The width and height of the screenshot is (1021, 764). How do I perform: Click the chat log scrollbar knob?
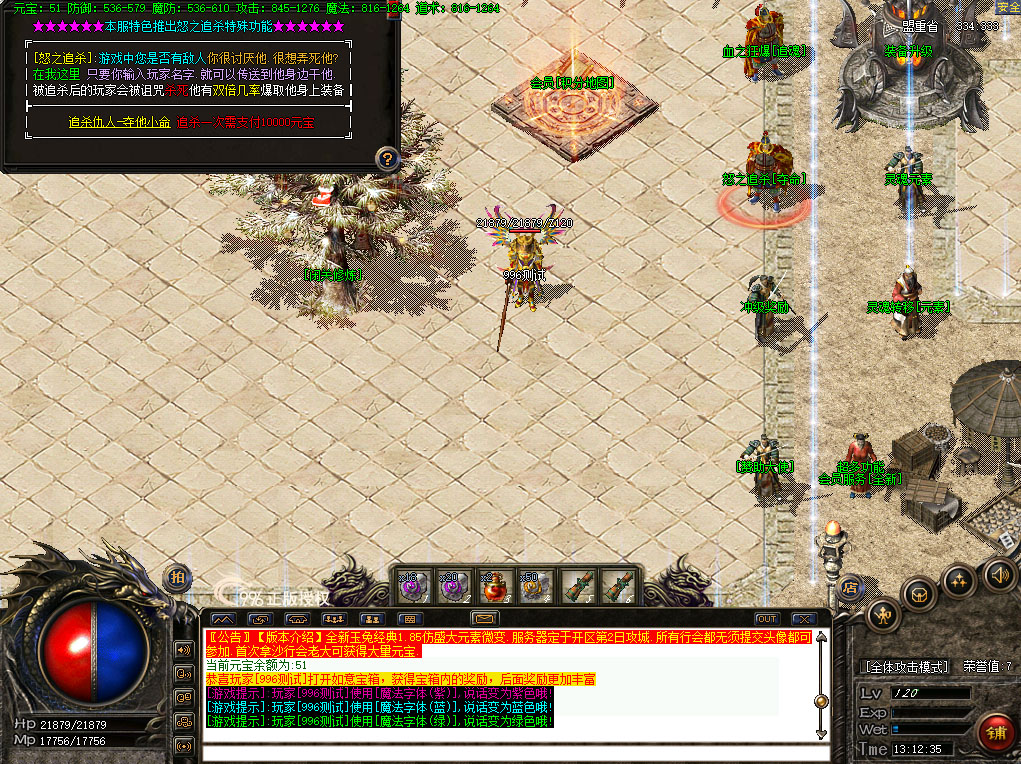pyautogui.click(x=822, y=702)
